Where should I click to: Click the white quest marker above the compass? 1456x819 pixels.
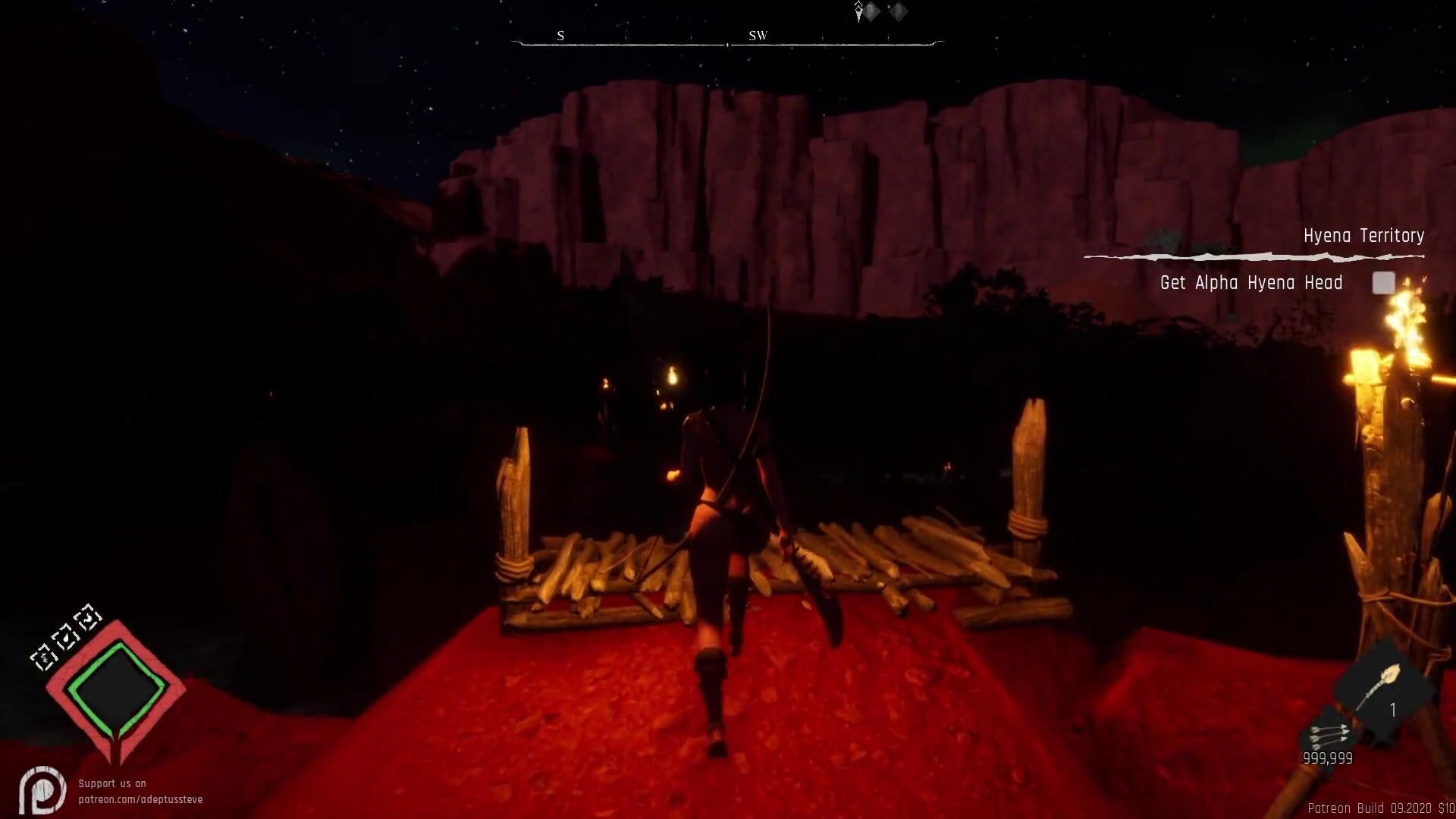(858, 11)
